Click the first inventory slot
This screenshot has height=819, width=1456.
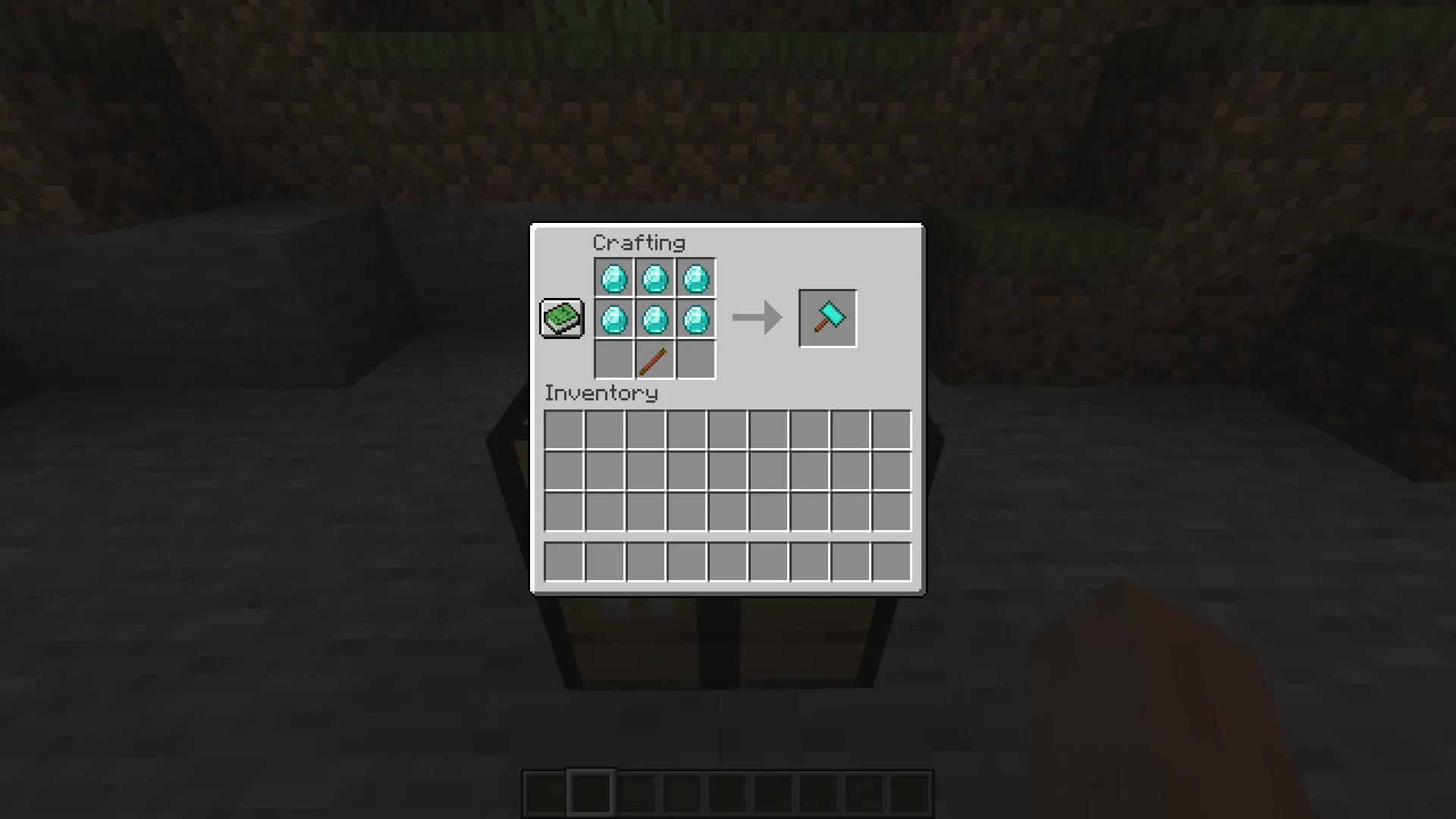tap(564, 430)
